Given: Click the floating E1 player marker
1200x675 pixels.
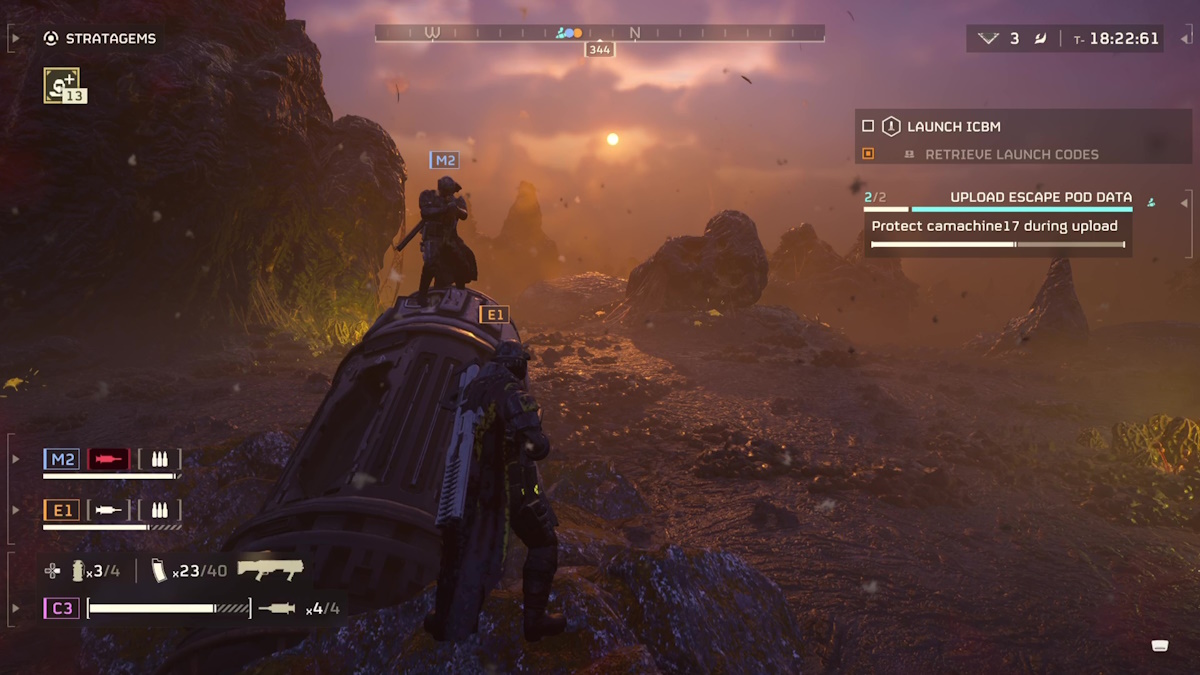Looking at the screenshot, I should point(494,315).
